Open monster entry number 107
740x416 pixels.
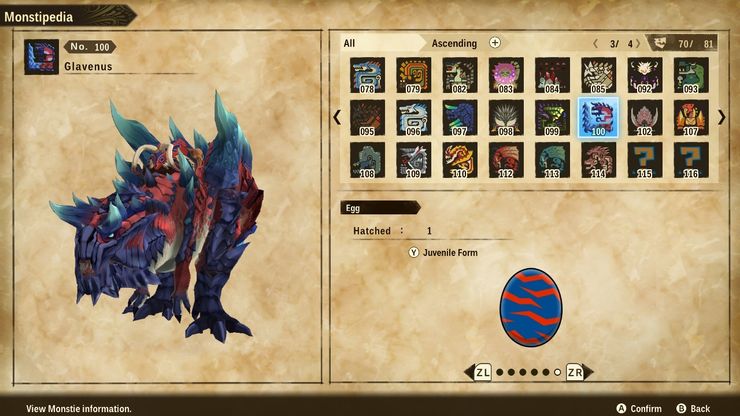coord(691,117)
